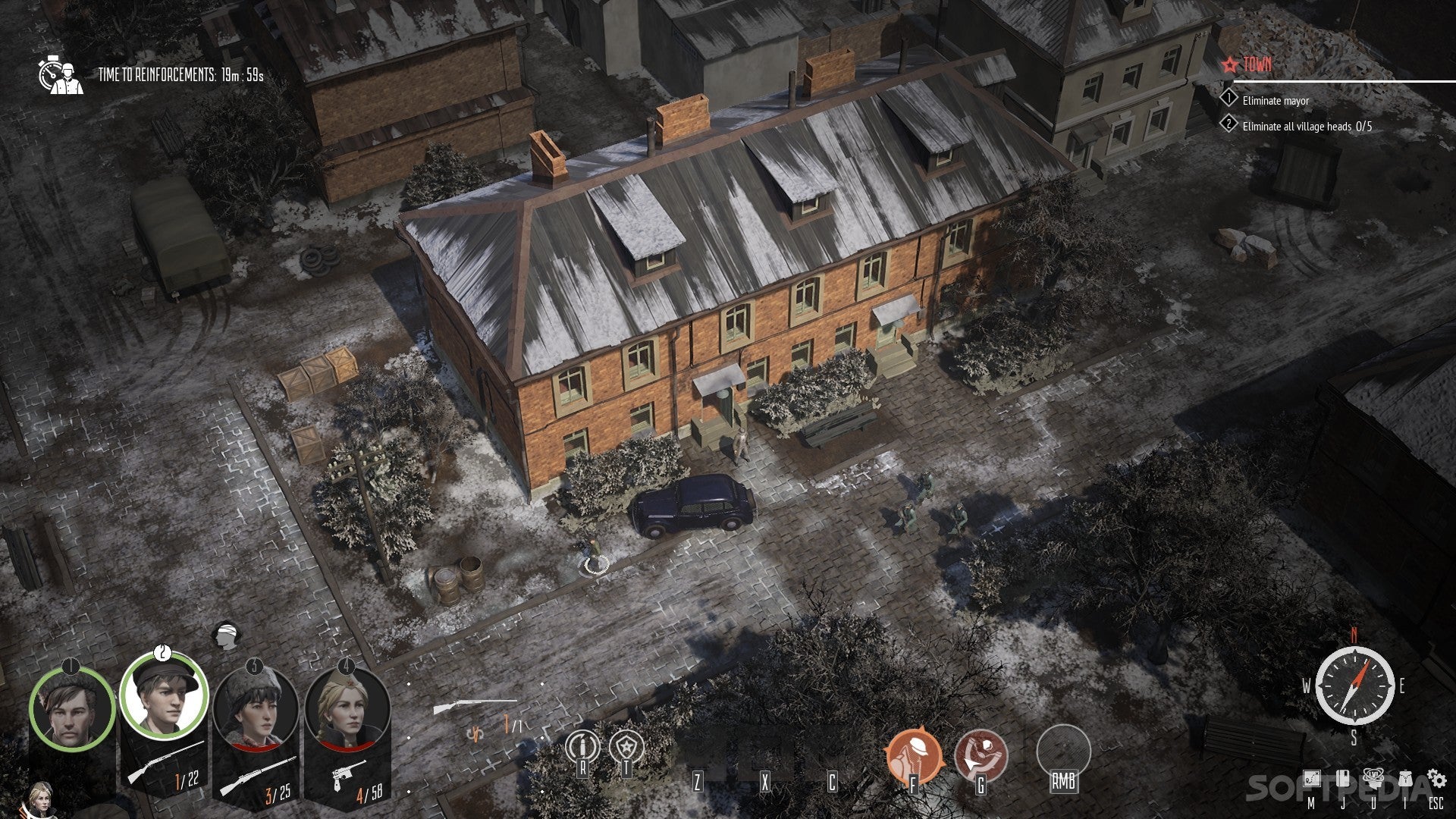Click the empty round RMB action slot
Viewport: 1456px width, 819px height.
pyautogui.click(x=1063, y=751)
